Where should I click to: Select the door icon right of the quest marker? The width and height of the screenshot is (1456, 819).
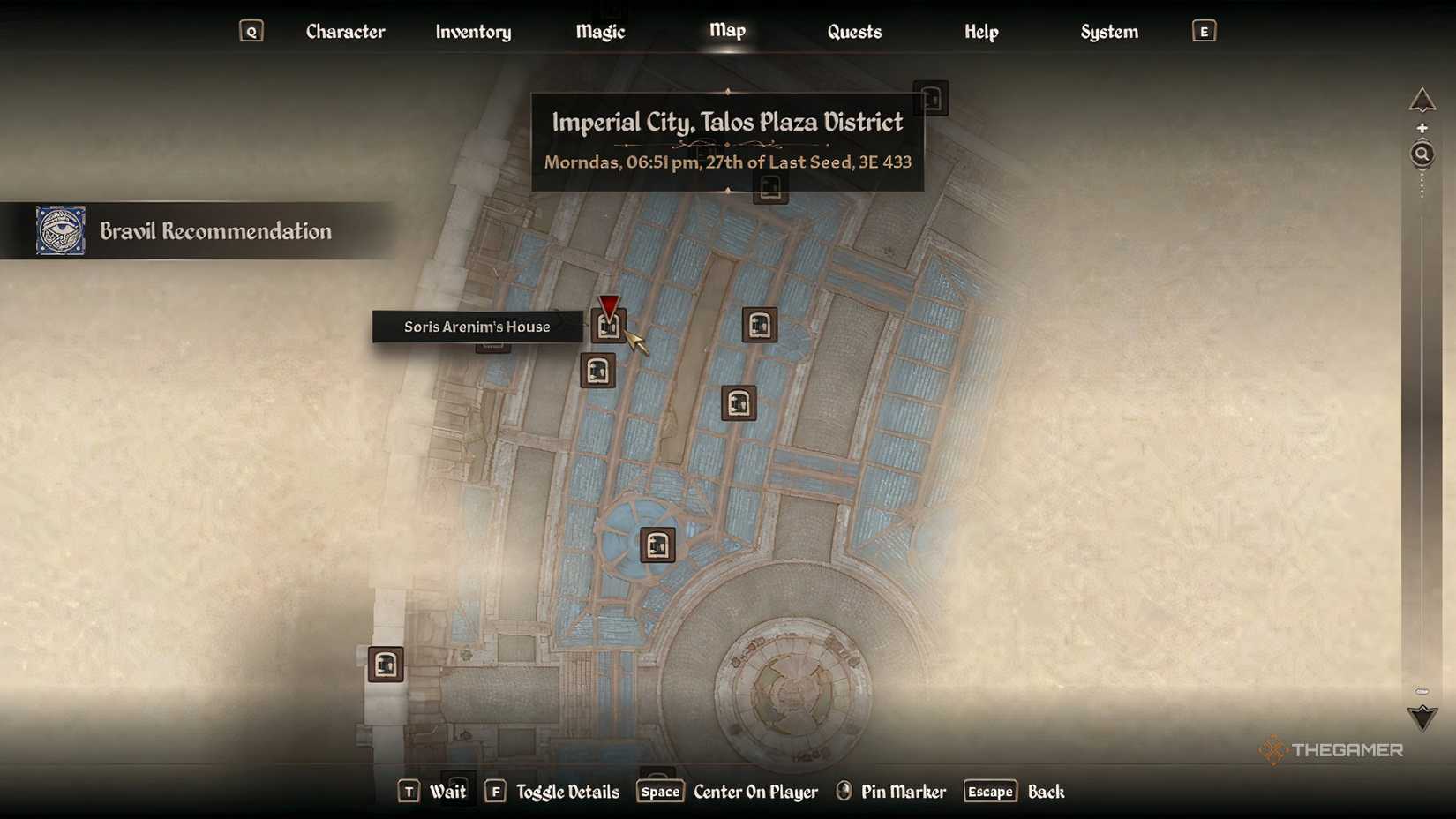click(x=761, y=325)
